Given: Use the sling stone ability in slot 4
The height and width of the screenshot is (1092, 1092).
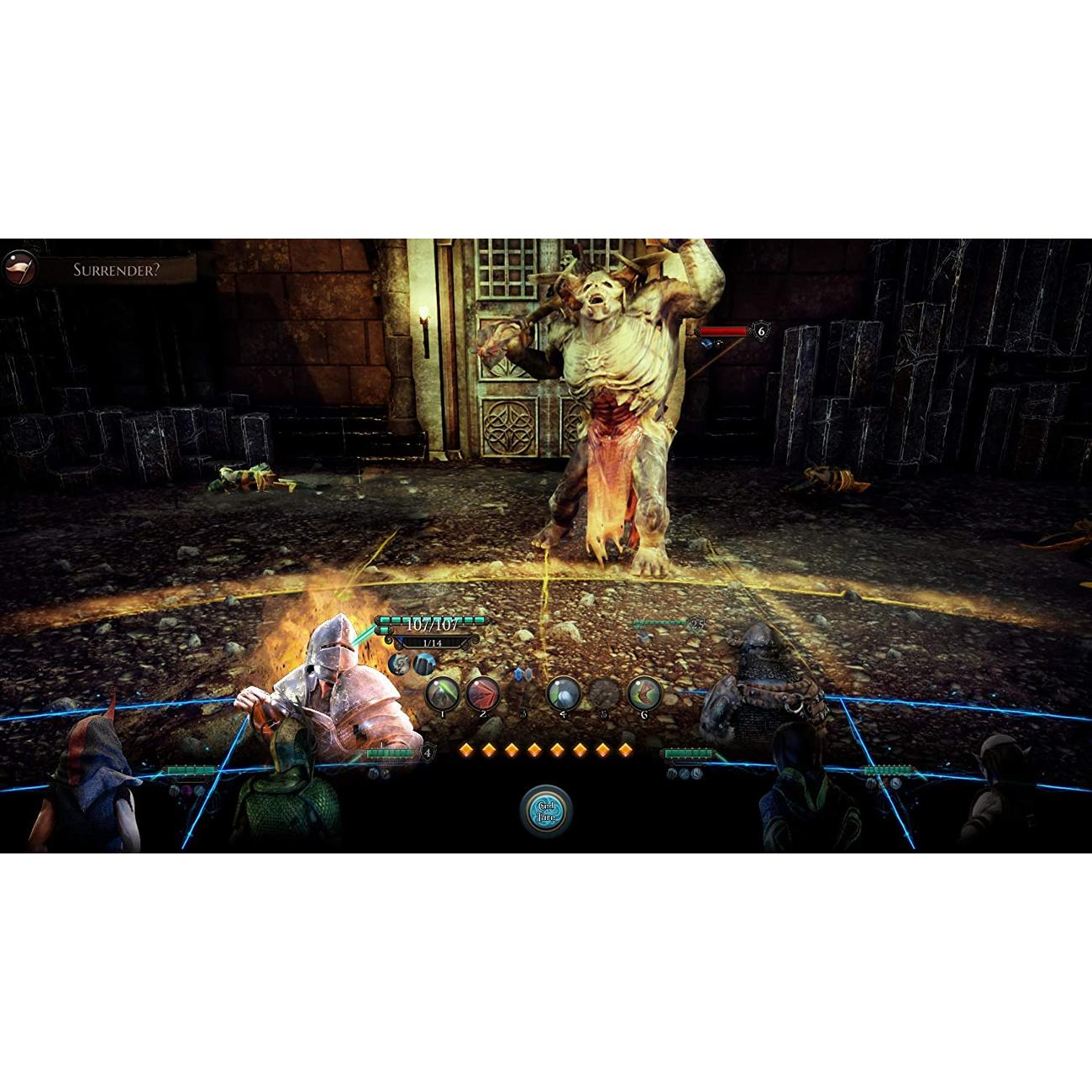Looking at the screenshot, I should tap(563, 694).
